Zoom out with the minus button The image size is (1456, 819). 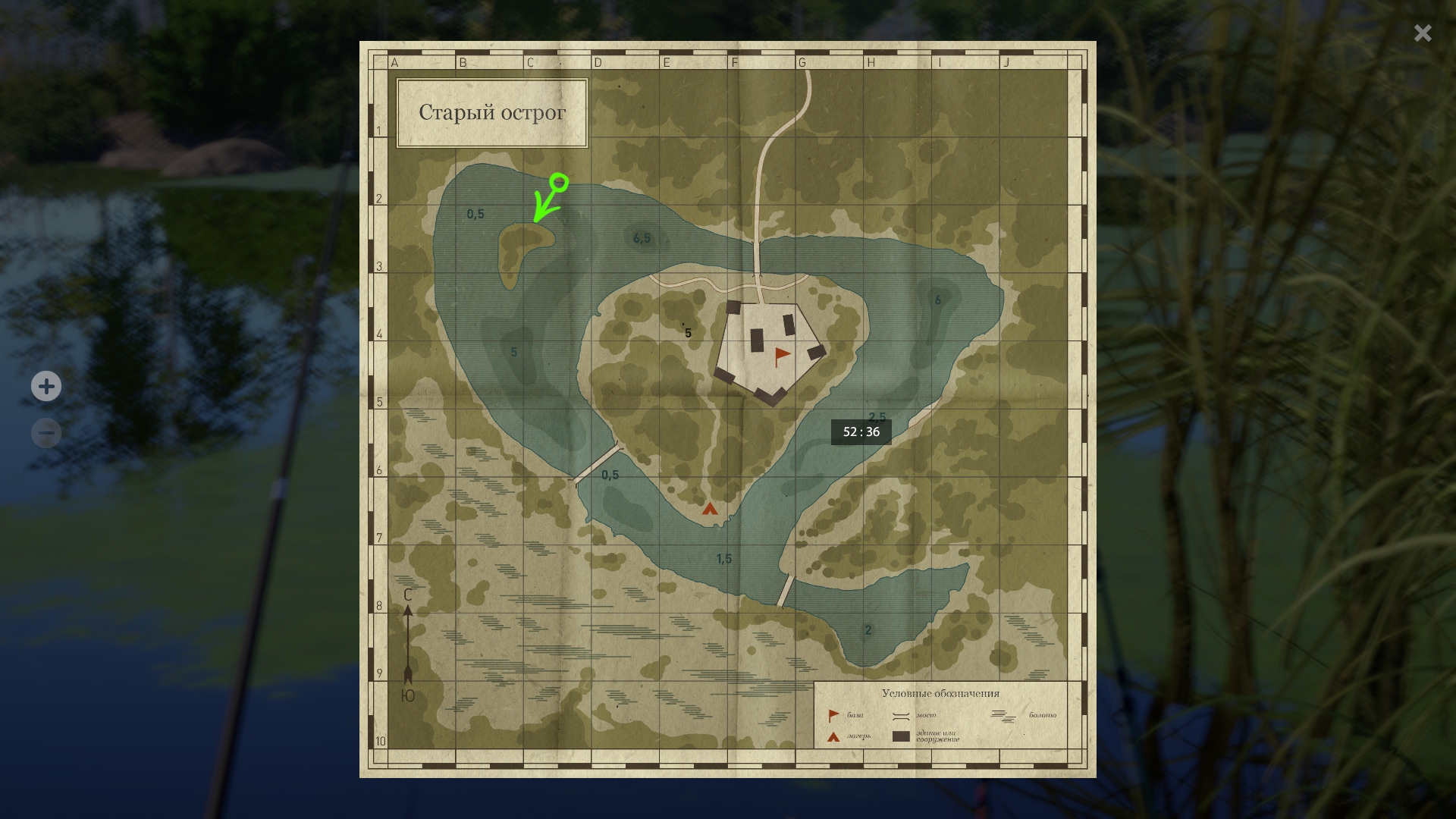(x=46, y=433)
